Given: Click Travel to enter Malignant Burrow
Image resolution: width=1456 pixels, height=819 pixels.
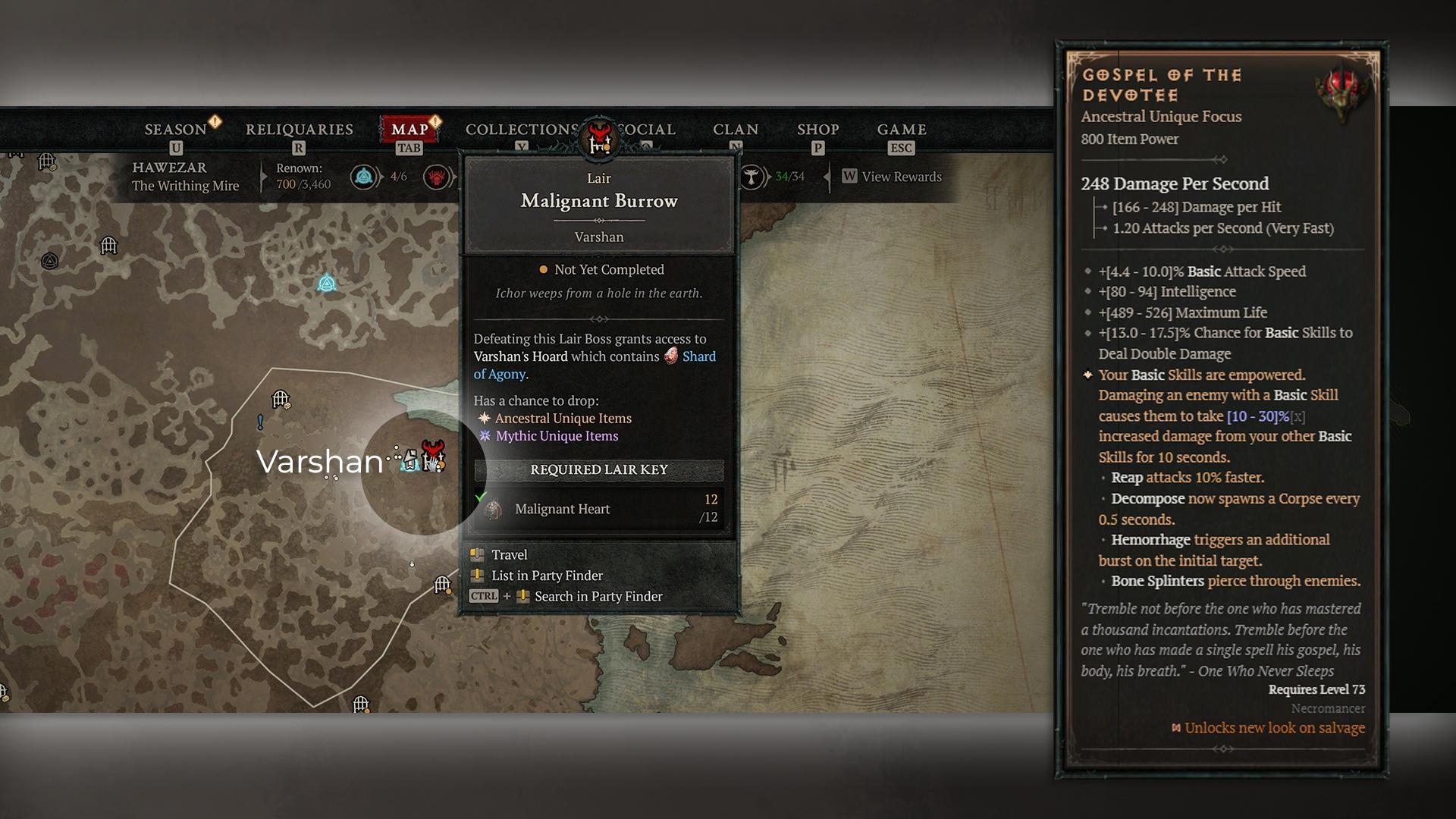Looking at the screenshot, I should [x=510, y=554].
